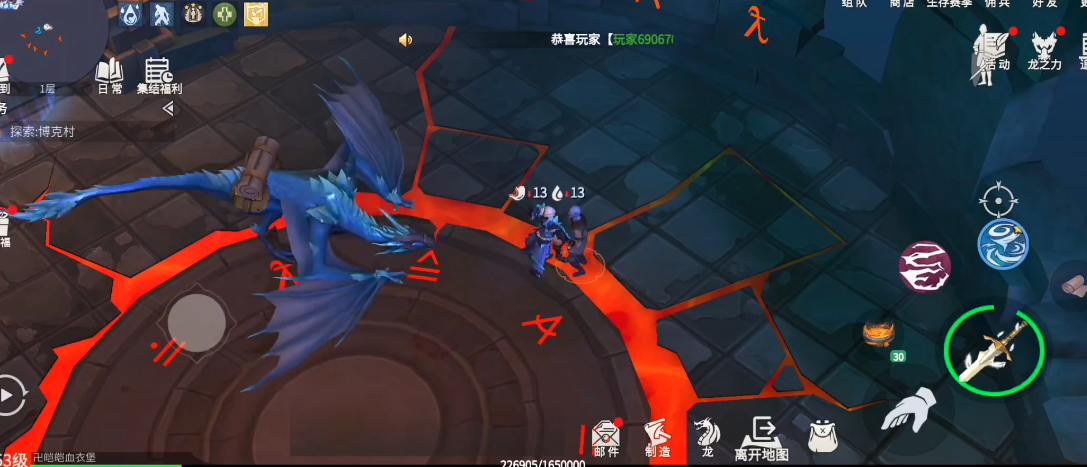The height and width of the screenshot is (467, 1087).
Task: Open the 邮件 mail inbox
Action: (x=606, y=438)
